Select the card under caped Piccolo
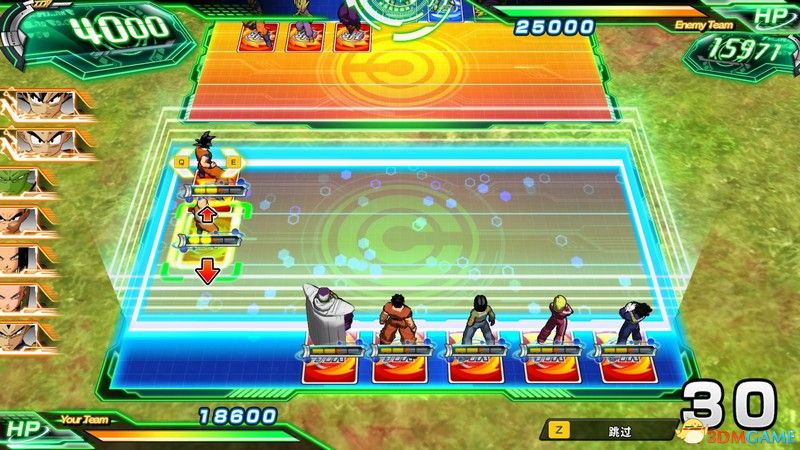The width and height of the screenshot is (800, 450). pyautogui.click(x=326, y=366)
